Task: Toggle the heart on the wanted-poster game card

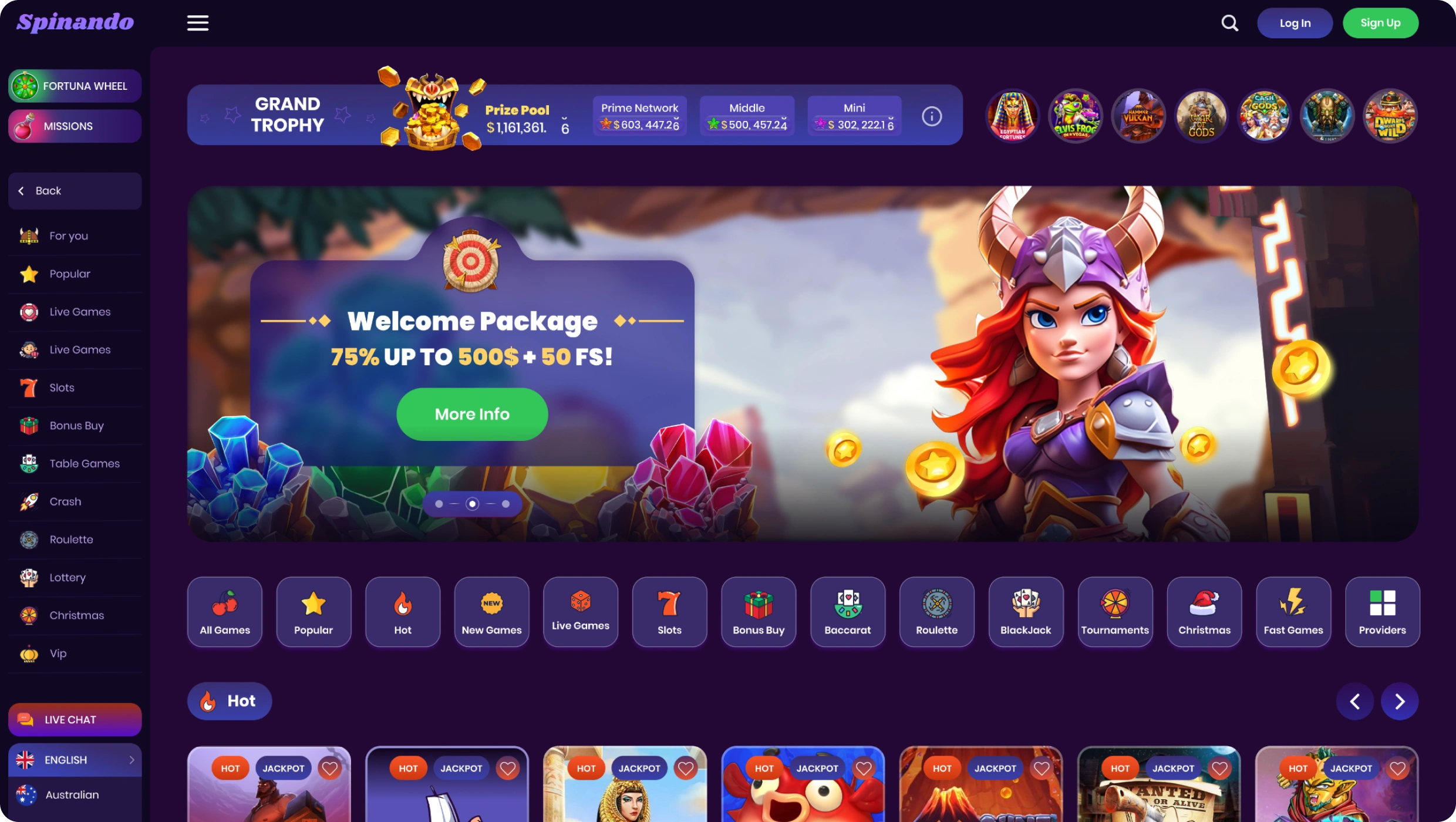Action: click(1220, 767)
